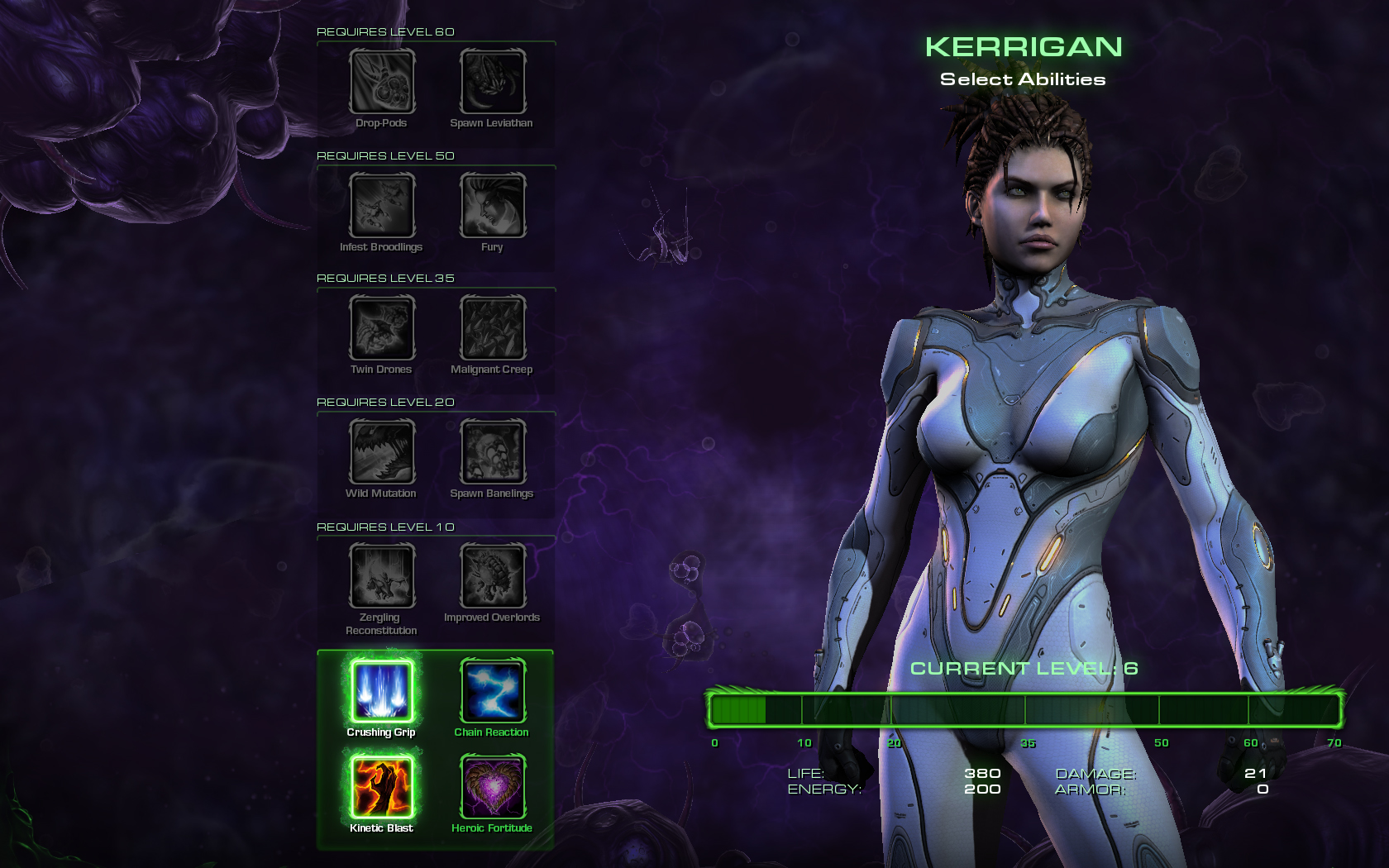This screenshot has width=1389, height=868.
Task: Choose the Fury ability icon
Action: [493, 205]
